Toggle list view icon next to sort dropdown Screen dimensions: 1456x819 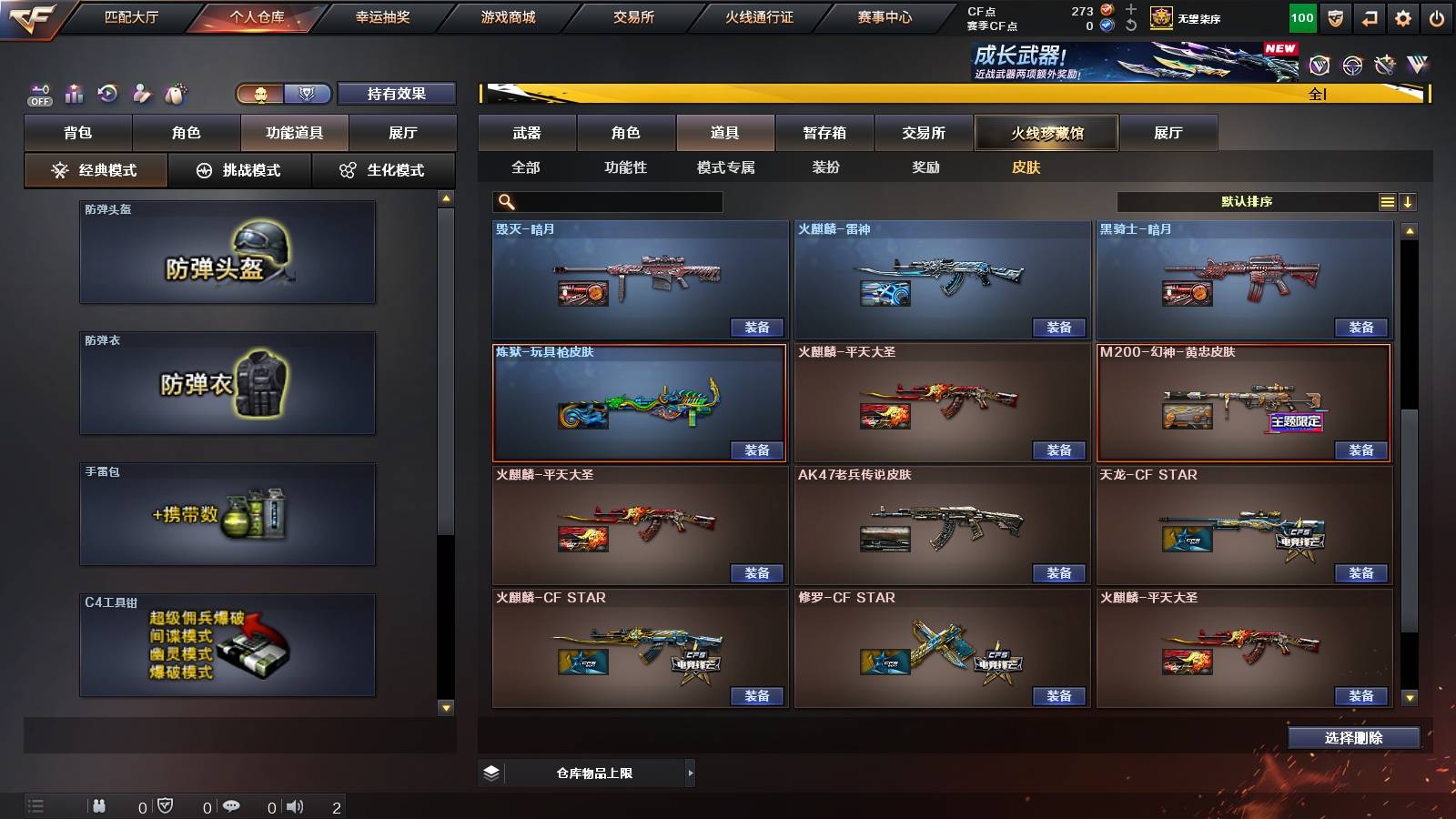1387,201
